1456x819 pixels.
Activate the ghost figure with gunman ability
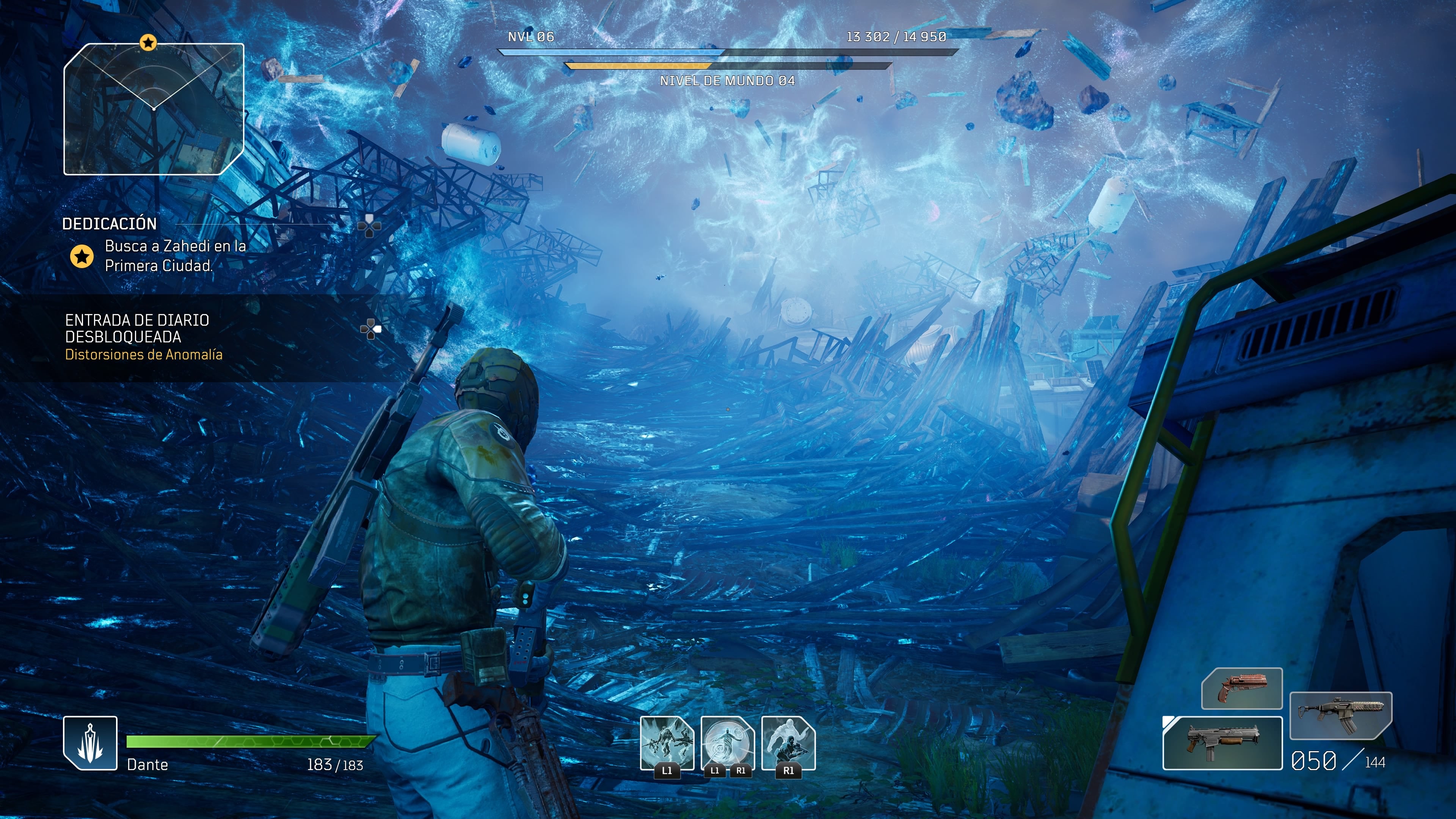[789, 743]
